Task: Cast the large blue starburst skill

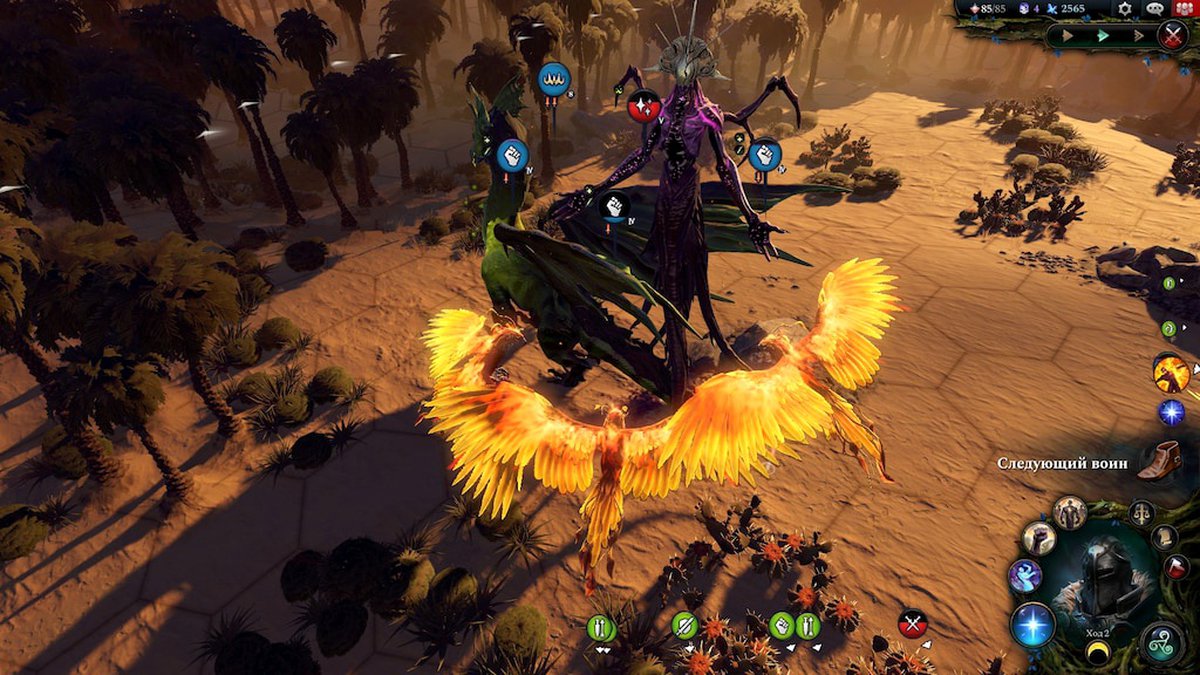Action: point(1032,624)
